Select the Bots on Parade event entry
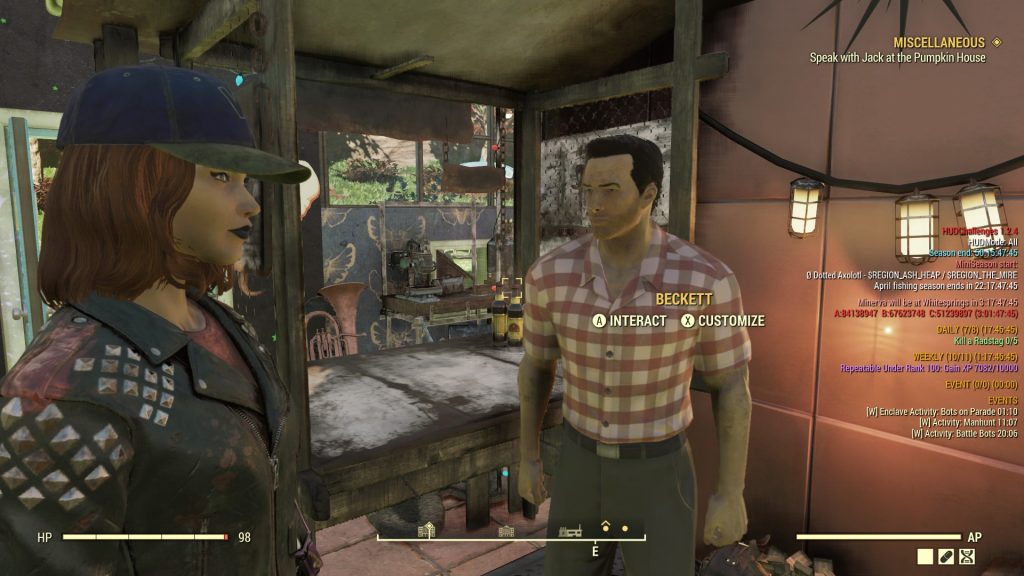The height and width of the screenshot is (576, 1024). (x=941, y=411)
